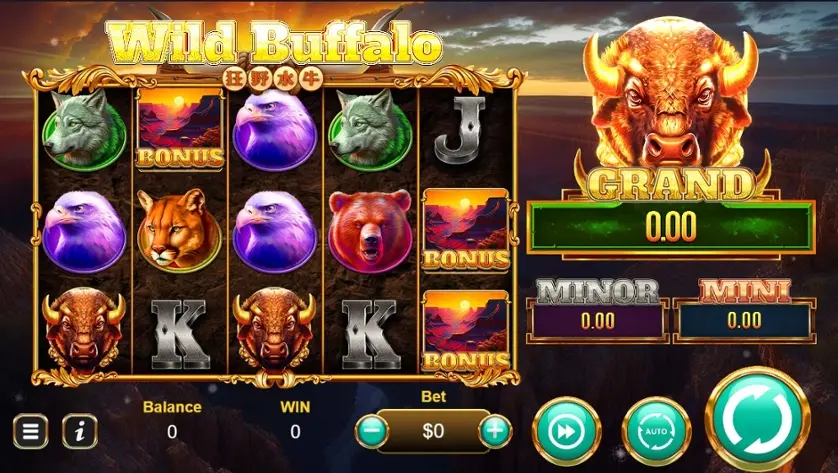Decrease the bet with minus button
This screenshot has width=838, height=473.
[372, 432]
